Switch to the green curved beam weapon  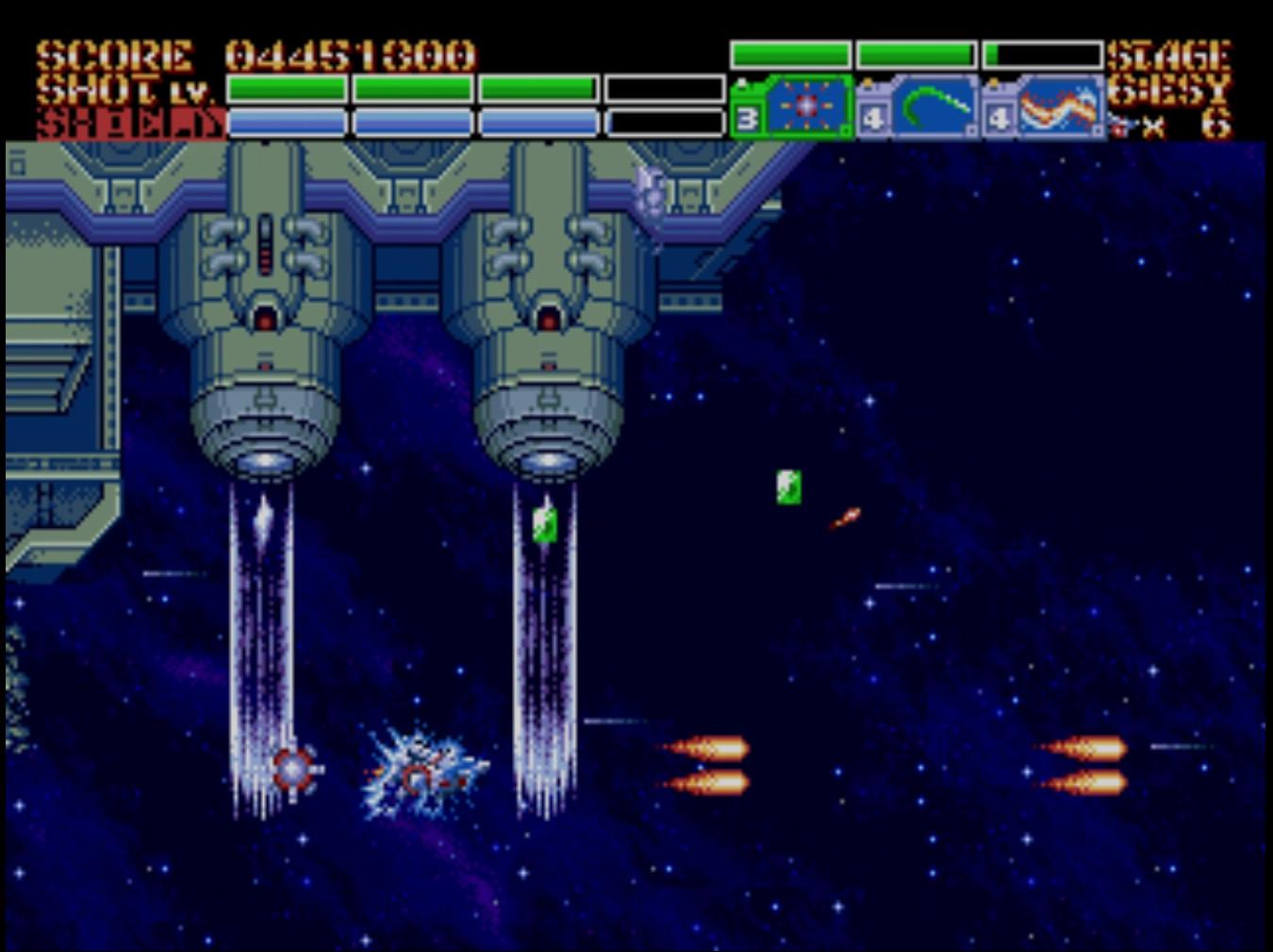[933, 107]
